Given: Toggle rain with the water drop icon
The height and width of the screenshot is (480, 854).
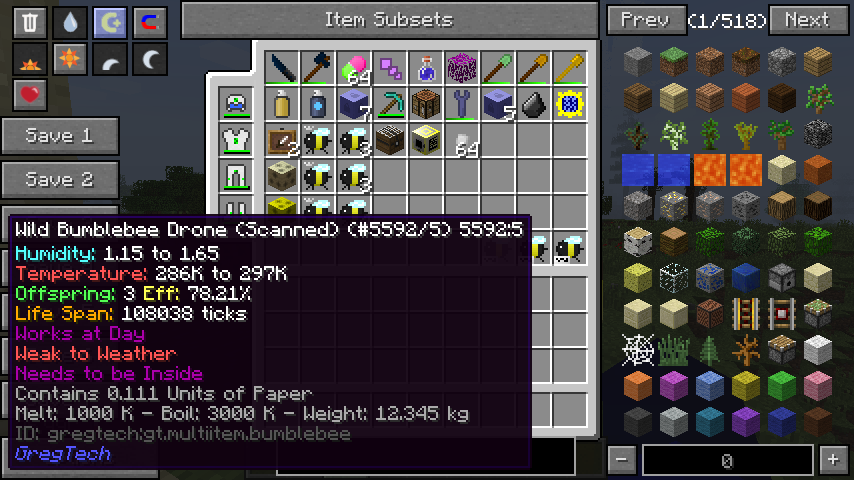Looking at the screenshot, I should 69,23.
